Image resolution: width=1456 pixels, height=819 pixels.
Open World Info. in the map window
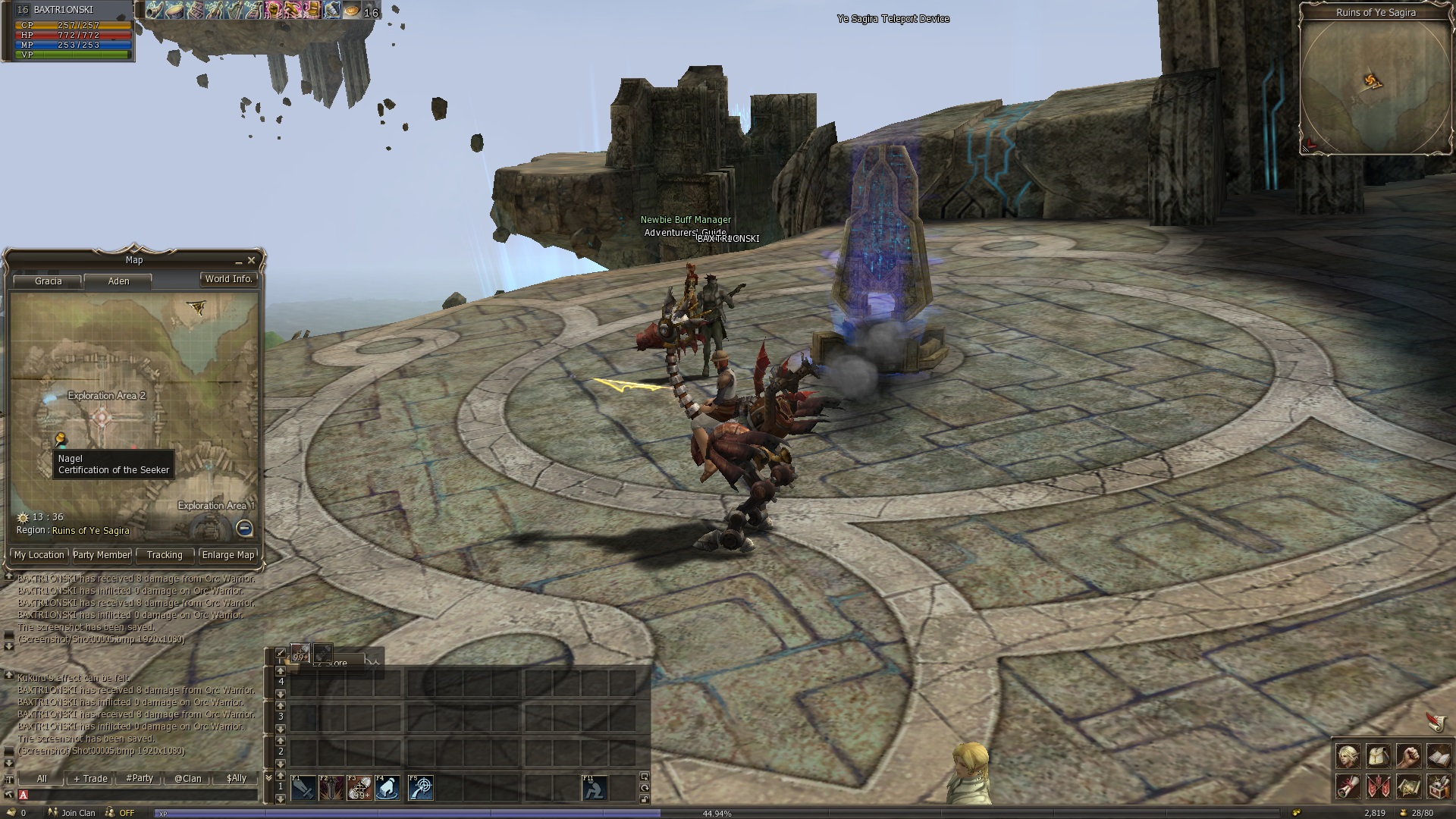point(228,279)
